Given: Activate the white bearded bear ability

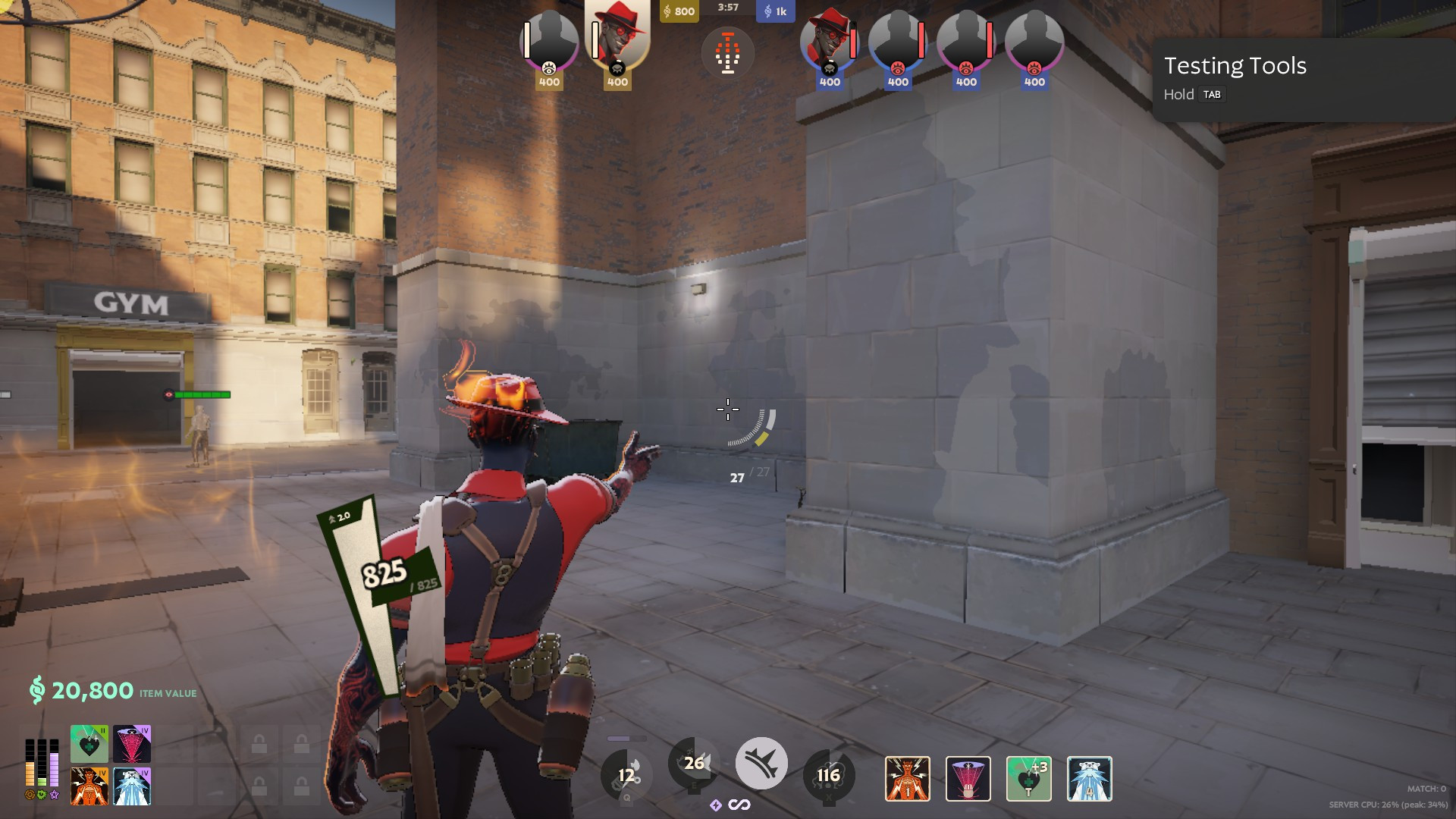Looking at the screenshot, I should (x=1089, y=779).
